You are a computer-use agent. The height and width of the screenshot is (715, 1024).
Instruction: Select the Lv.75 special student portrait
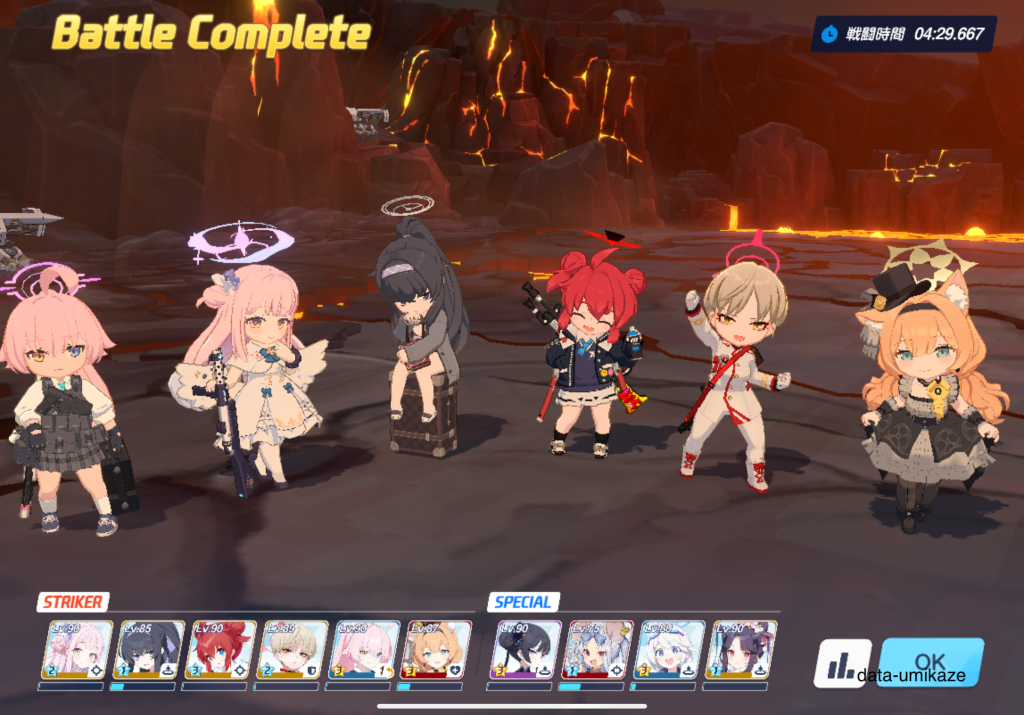[x=598, y=650]
